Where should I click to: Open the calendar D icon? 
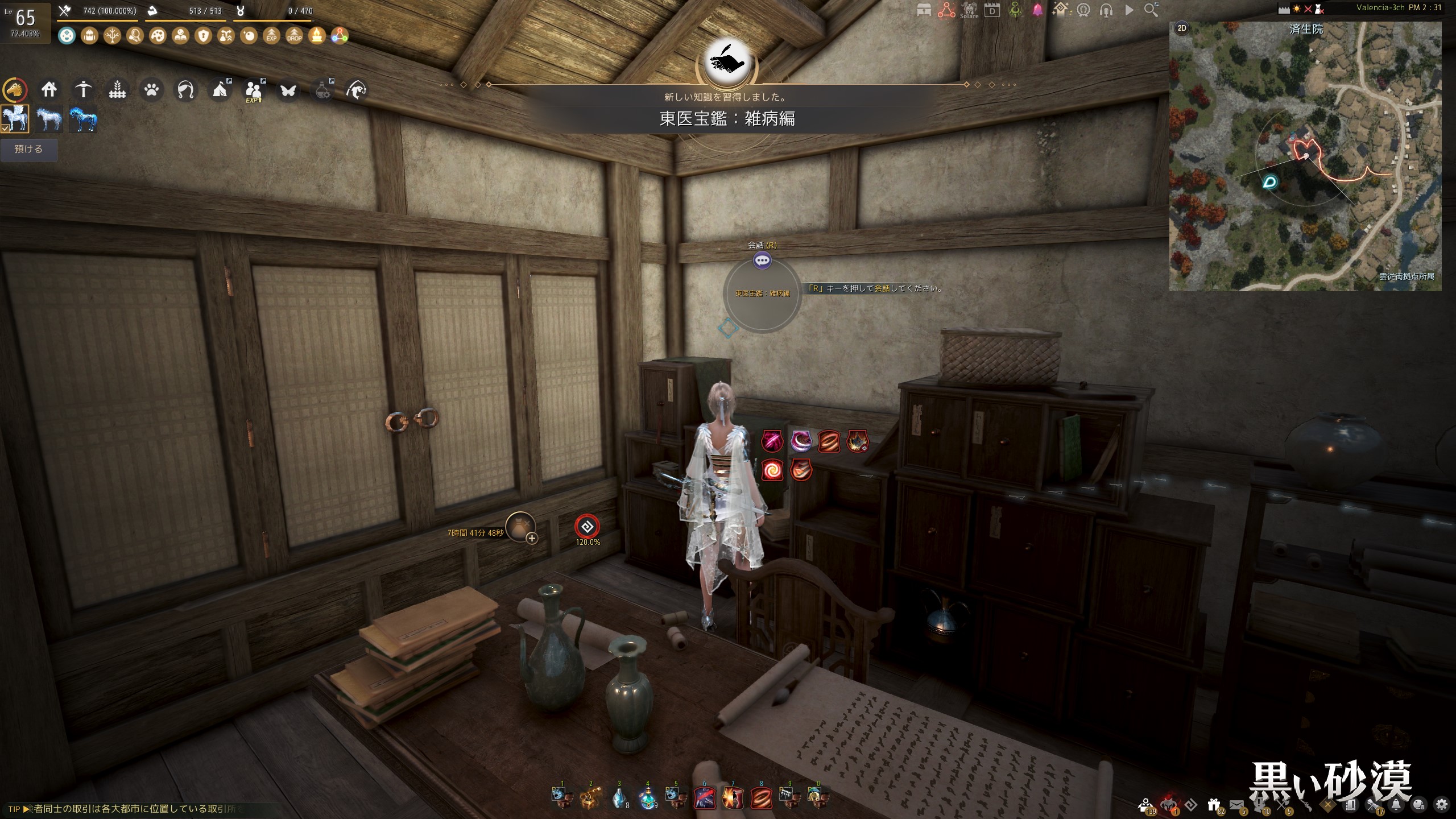992,10
